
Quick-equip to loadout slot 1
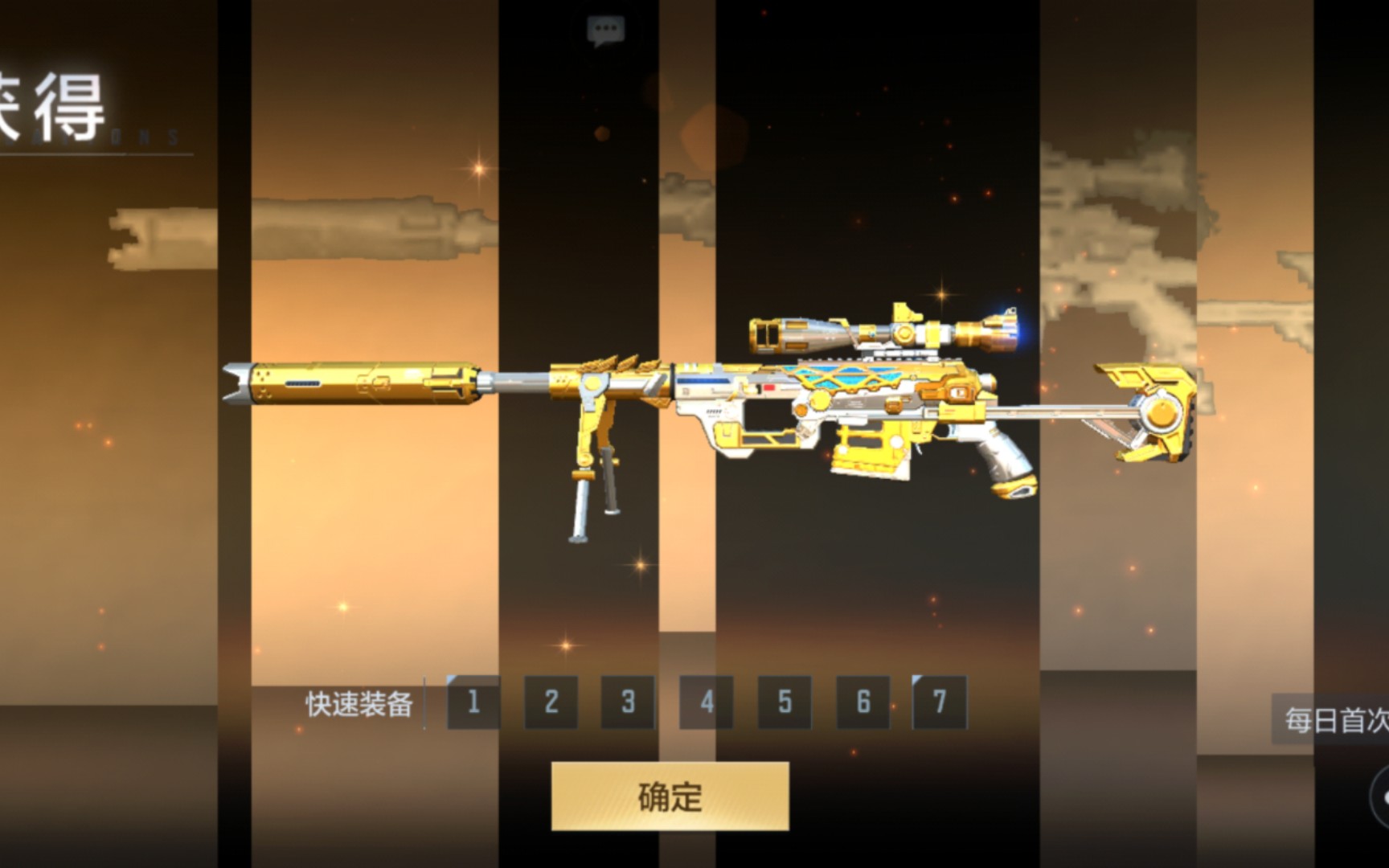473,702
